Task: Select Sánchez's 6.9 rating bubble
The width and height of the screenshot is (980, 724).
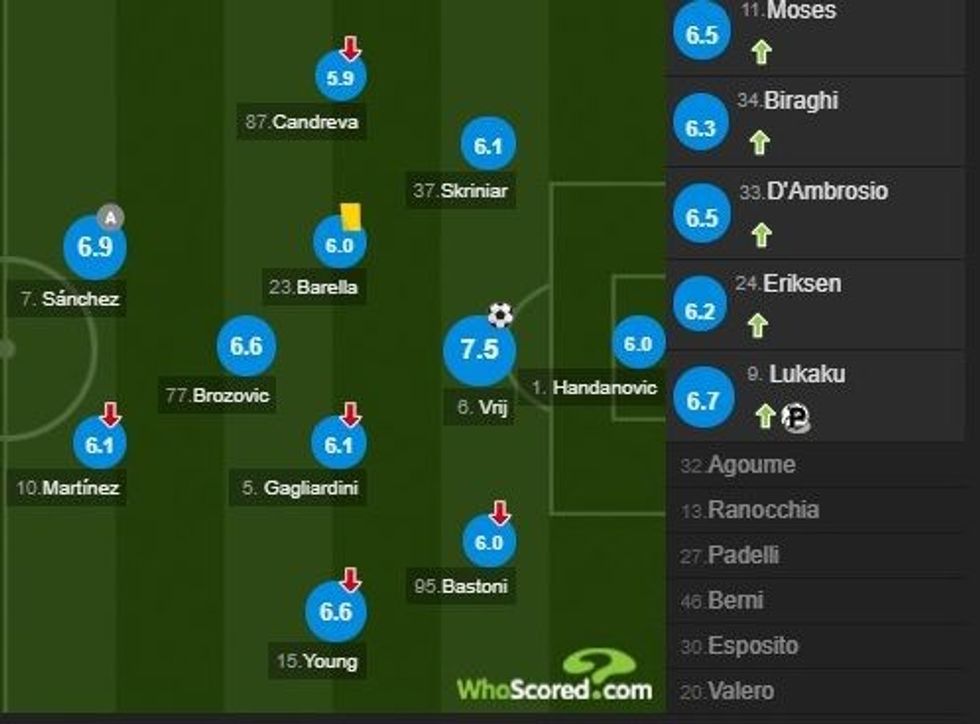Action: click(95, 247)
